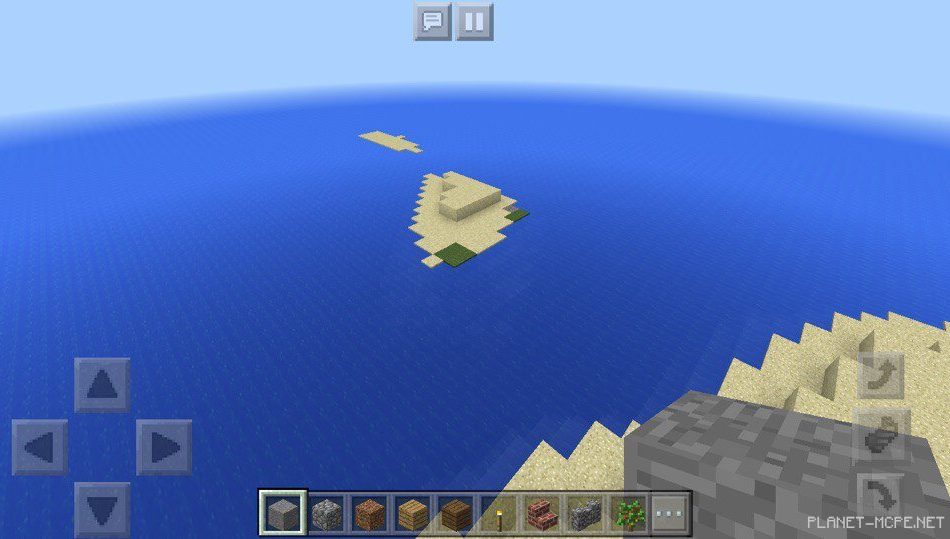950x539 pixels.
Task: Choose the torch in the hotbar
Action: 498,513
